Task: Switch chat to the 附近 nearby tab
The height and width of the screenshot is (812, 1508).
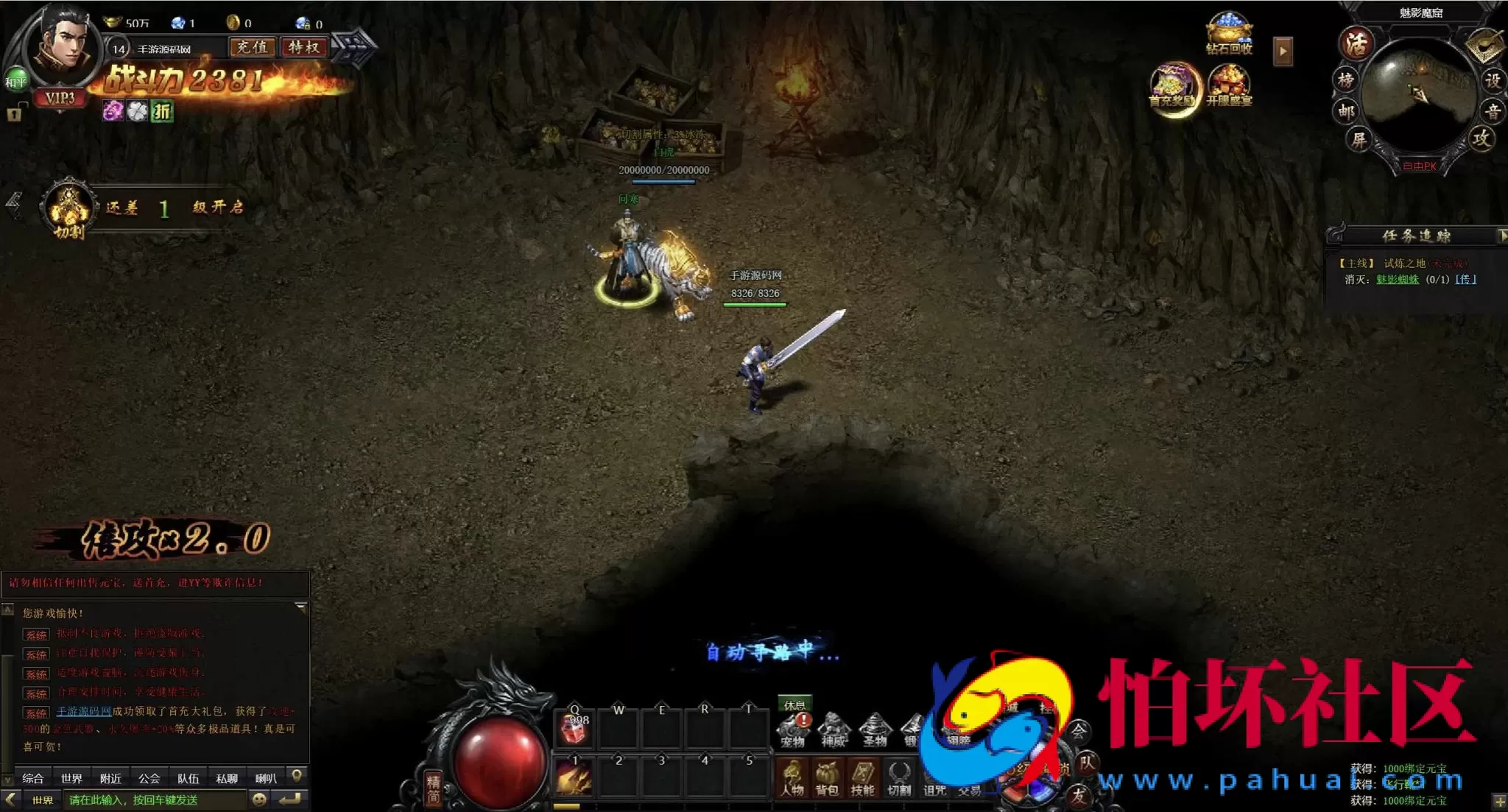Action: click(x=110, y=778)
